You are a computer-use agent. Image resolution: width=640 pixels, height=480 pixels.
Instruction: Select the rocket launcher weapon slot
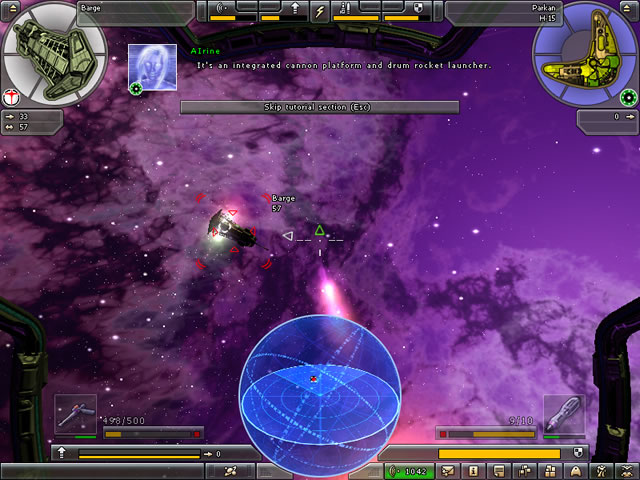click(563, 414)
